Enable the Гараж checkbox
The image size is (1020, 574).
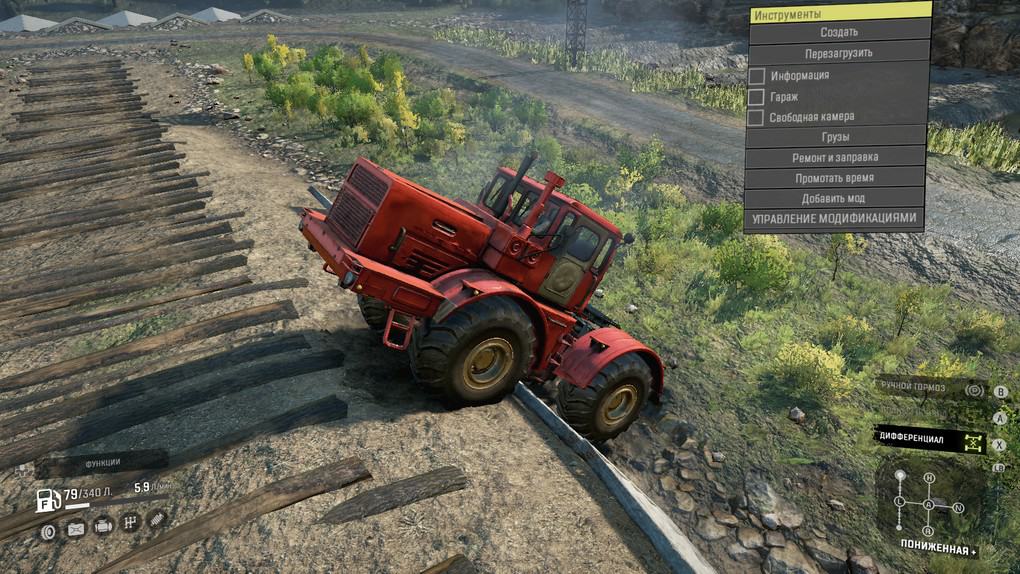pos(757,96)
